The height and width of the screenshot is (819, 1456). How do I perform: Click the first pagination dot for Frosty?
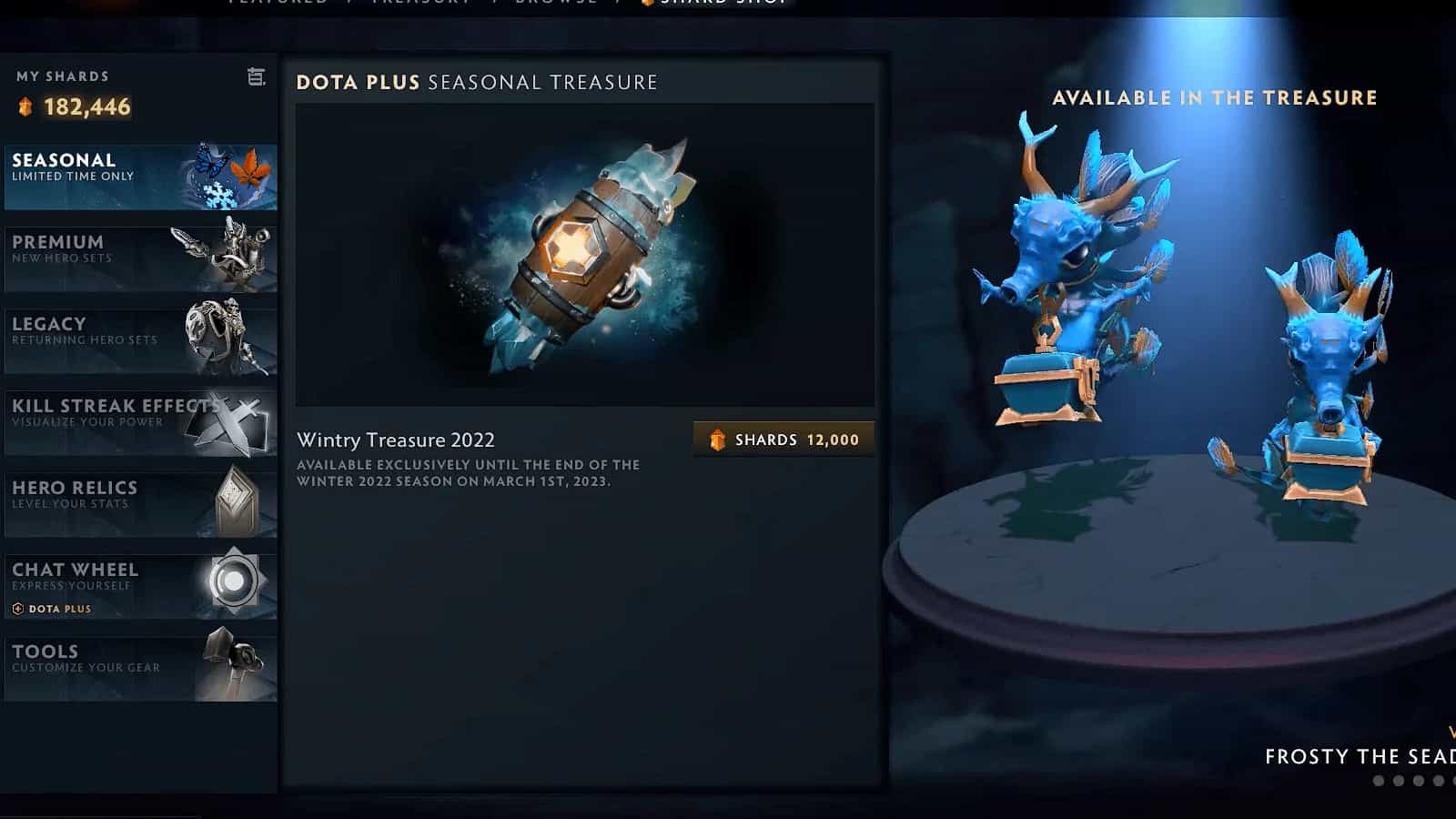click(1377, 780)
